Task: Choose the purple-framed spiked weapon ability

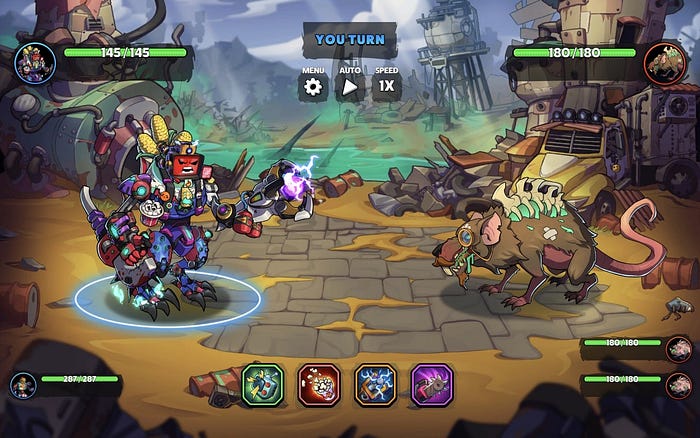Action: point(432,384)
